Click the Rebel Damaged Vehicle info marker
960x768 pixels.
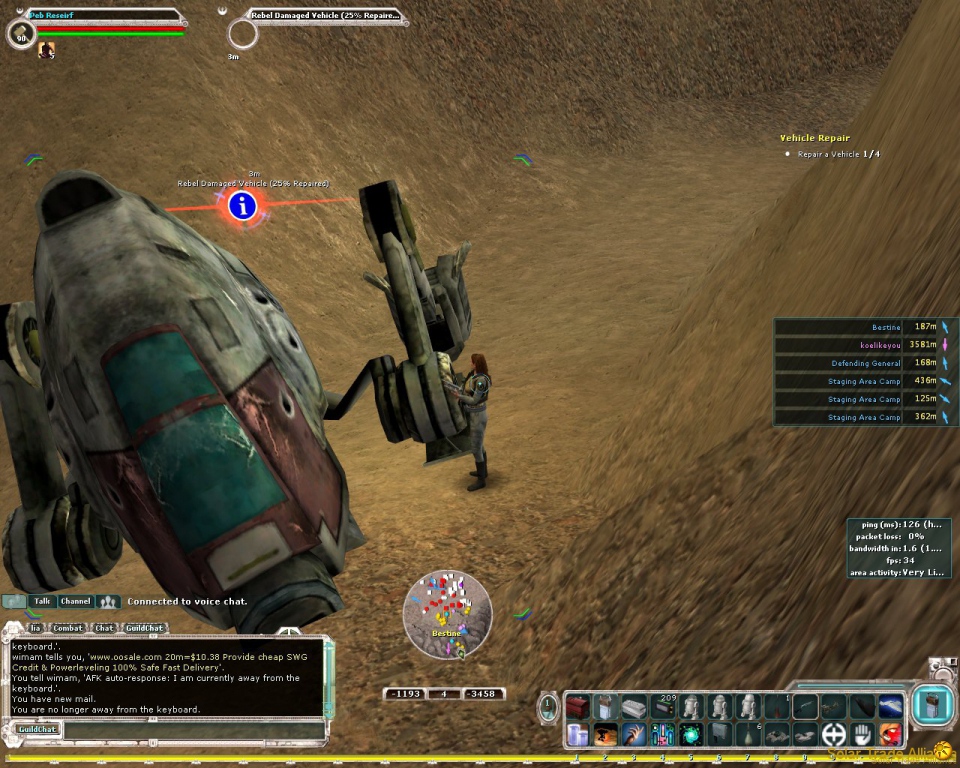(x=242, y=207)
